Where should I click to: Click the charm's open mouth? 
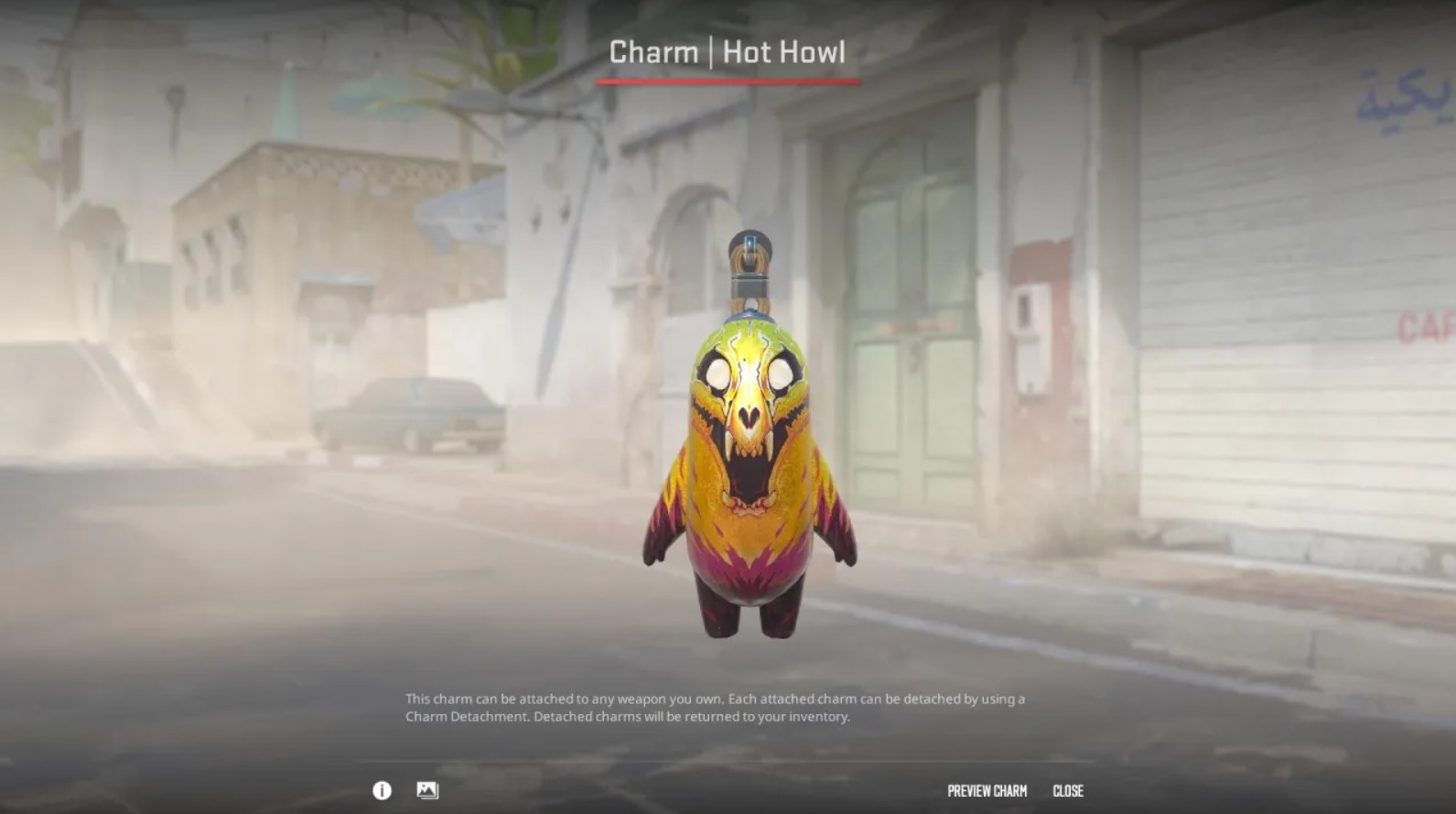pyautogui.click(x=750, y=476)
